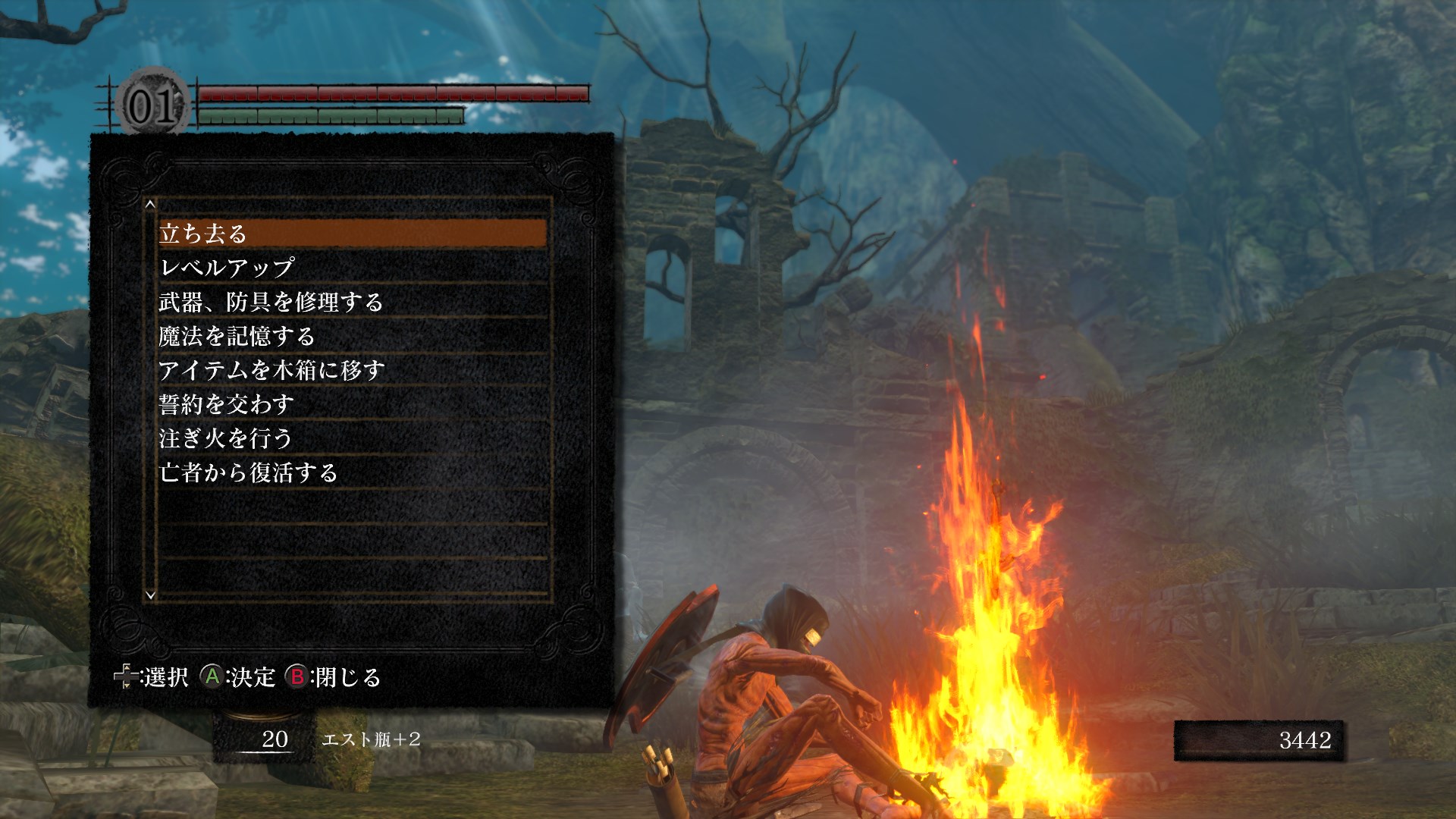The height and width of the screenshot is (819, 1456).
Task: Click the menu list's down scroll arrow
Action: tap(150, 595)
